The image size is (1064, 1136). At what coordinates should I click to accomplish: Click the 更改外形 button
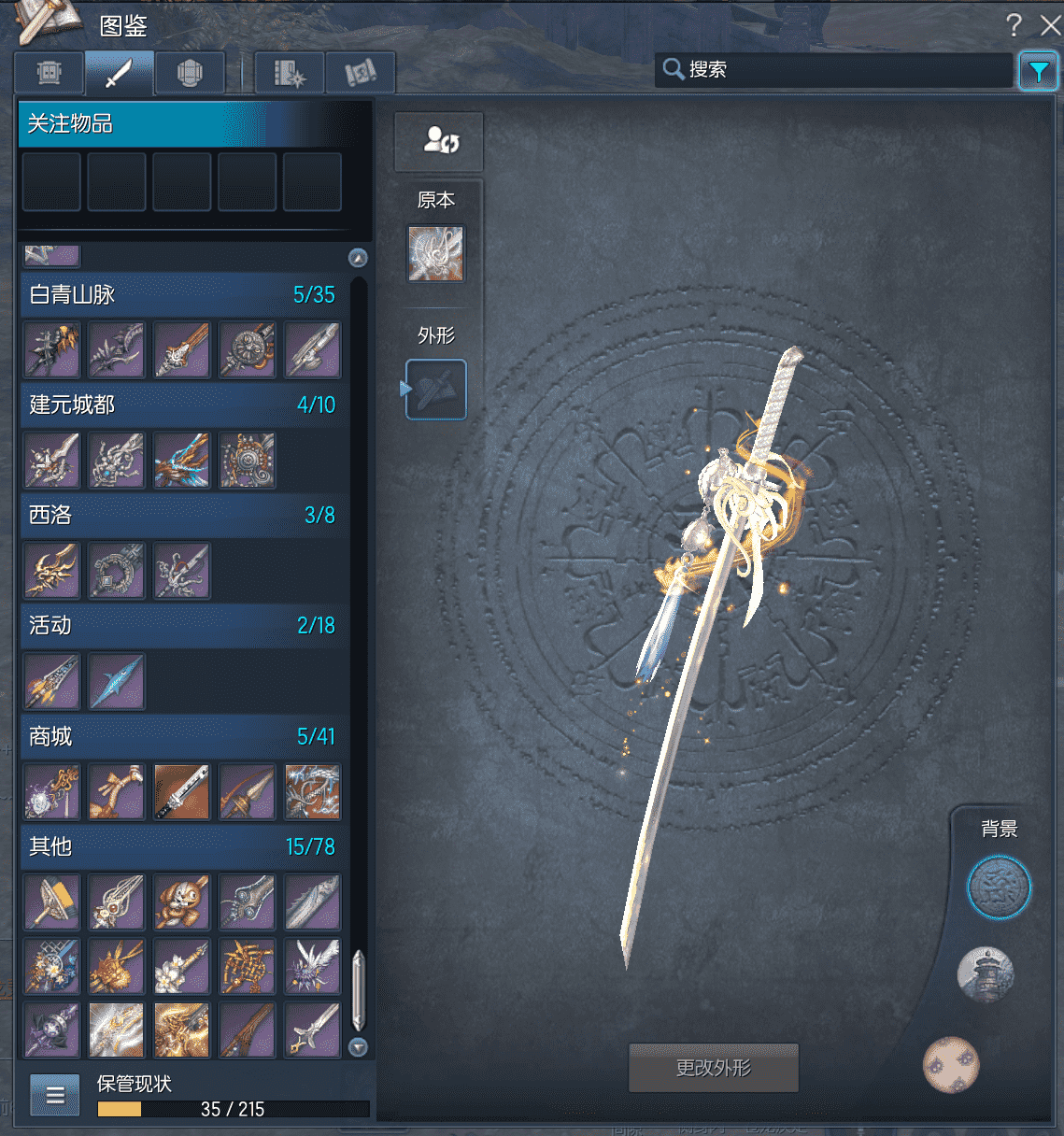pyautogui.click(x=714, y=1068)
